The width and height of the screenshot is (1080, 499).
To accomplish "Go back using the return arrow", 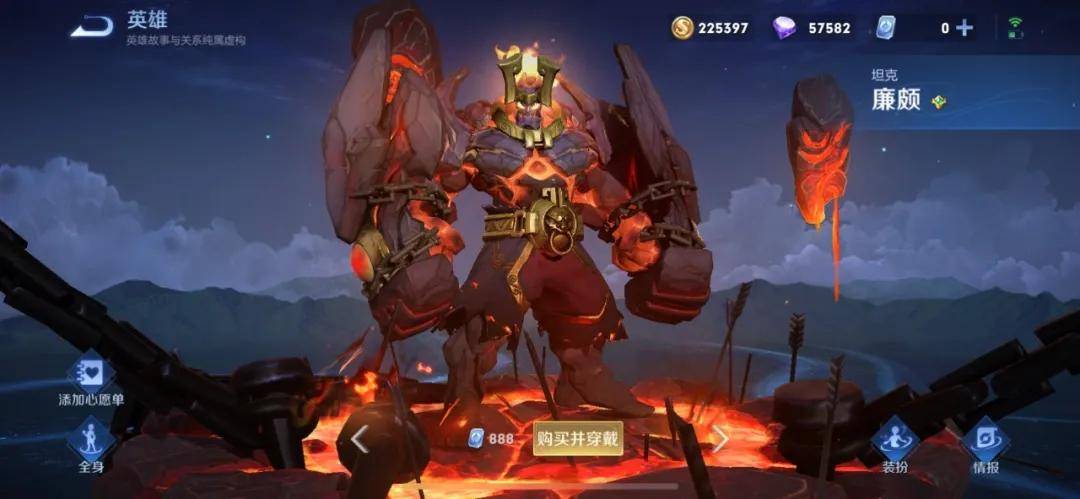I will click(92, 27).
